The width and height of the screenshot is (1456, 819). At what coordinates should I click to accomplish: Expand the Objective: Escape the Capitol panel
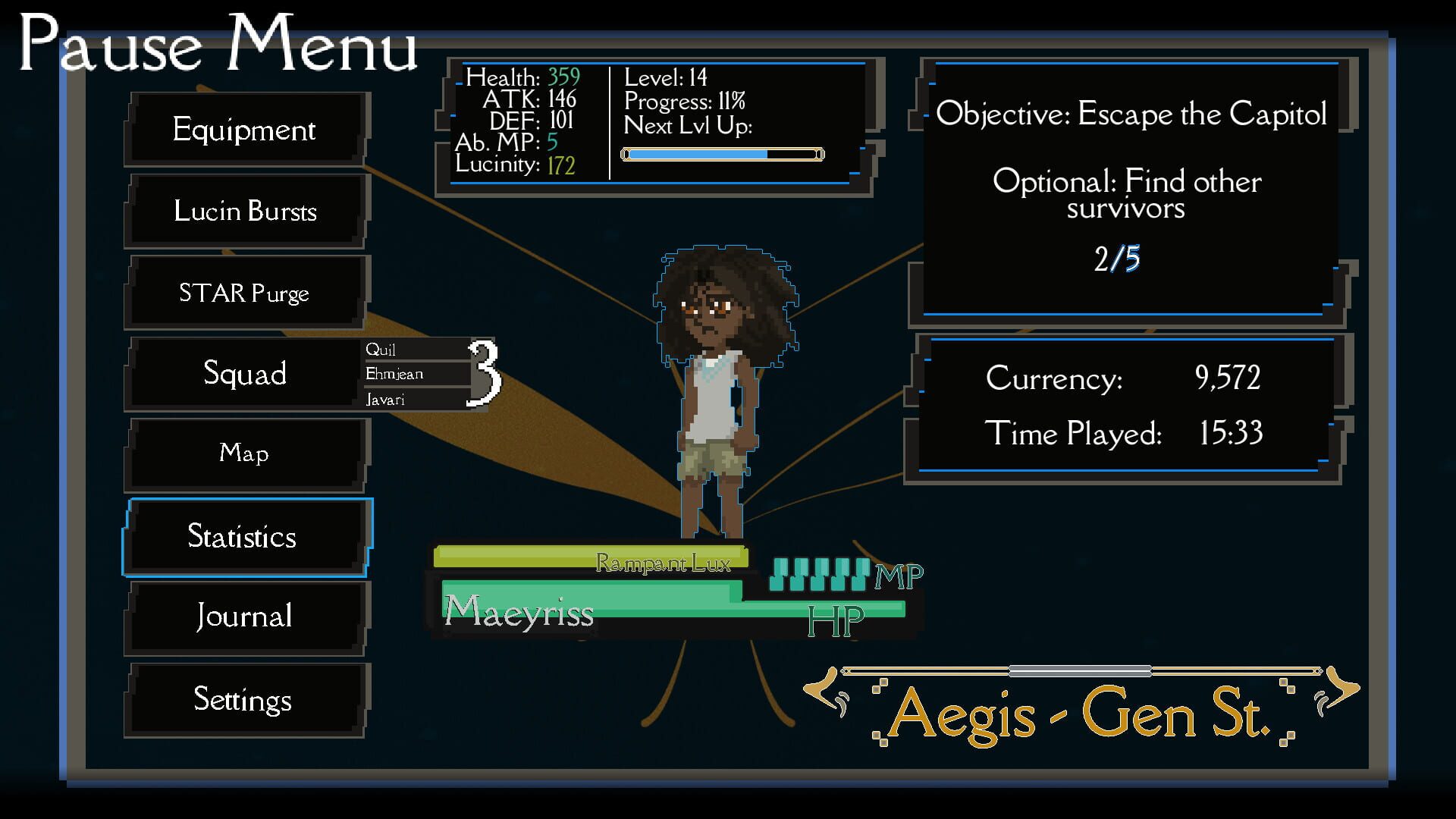pyautogui.click(x=1131, y=114)
